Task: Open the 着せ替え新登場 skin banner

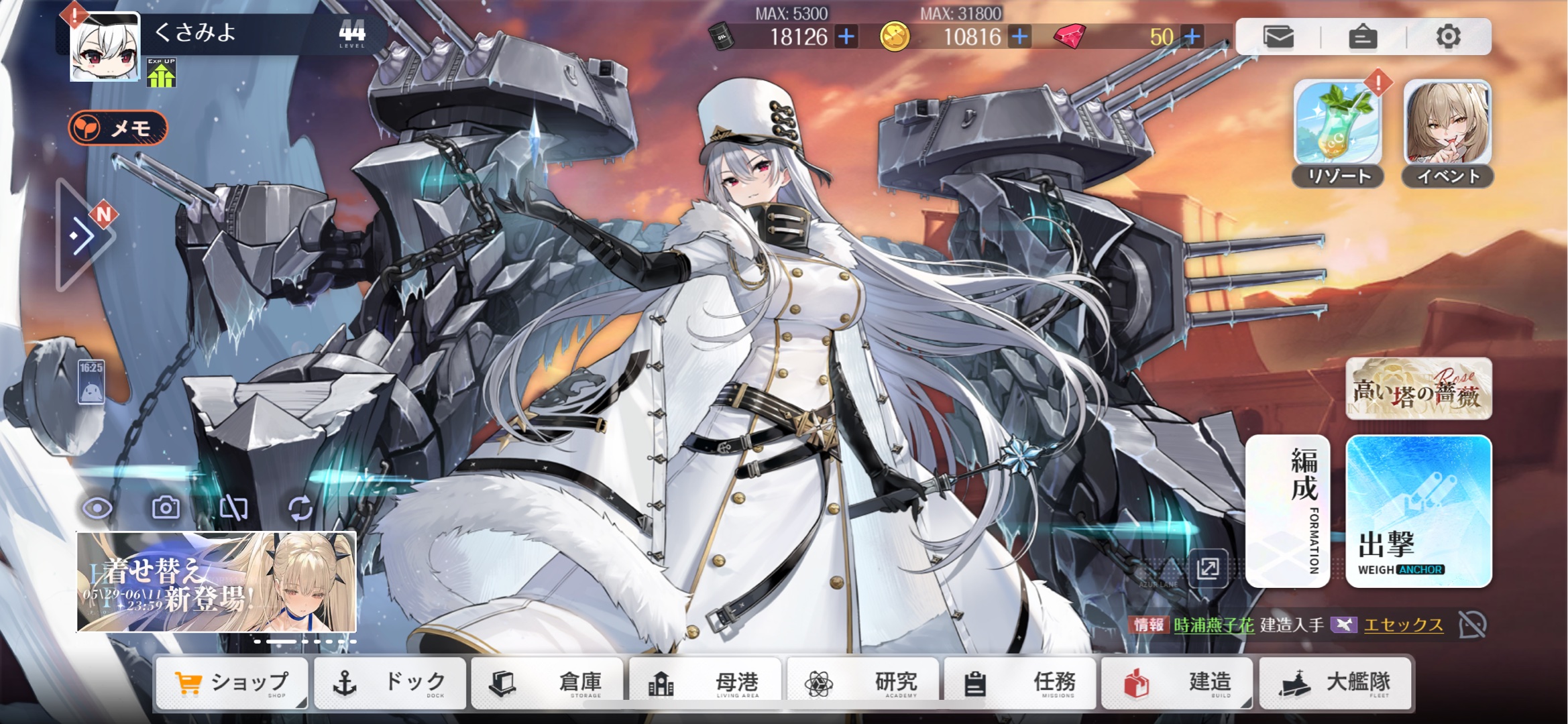Action: pos(216,582)
